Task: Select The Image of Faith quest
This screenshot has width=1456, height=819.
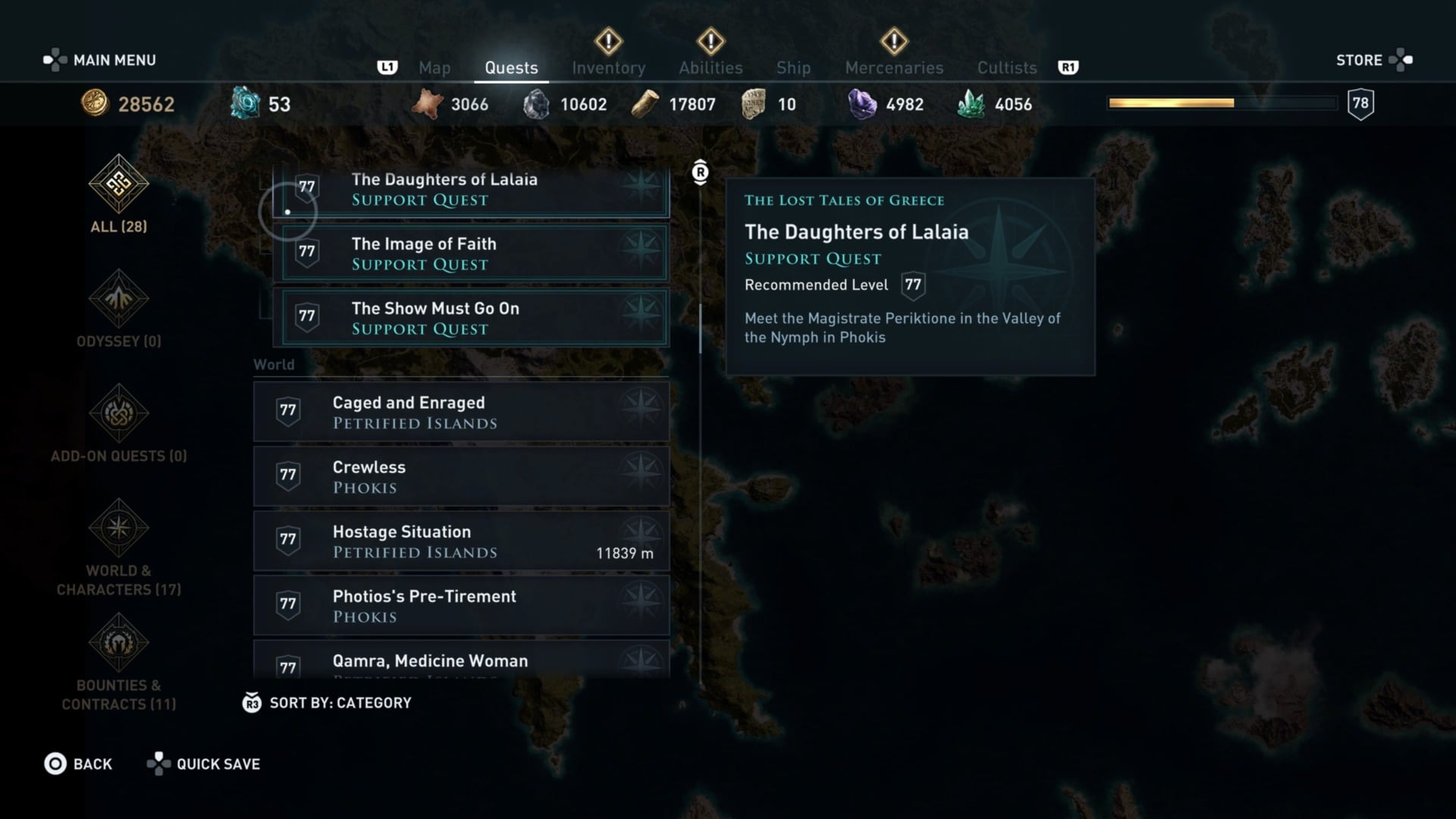Action: [x=475, y=253]
